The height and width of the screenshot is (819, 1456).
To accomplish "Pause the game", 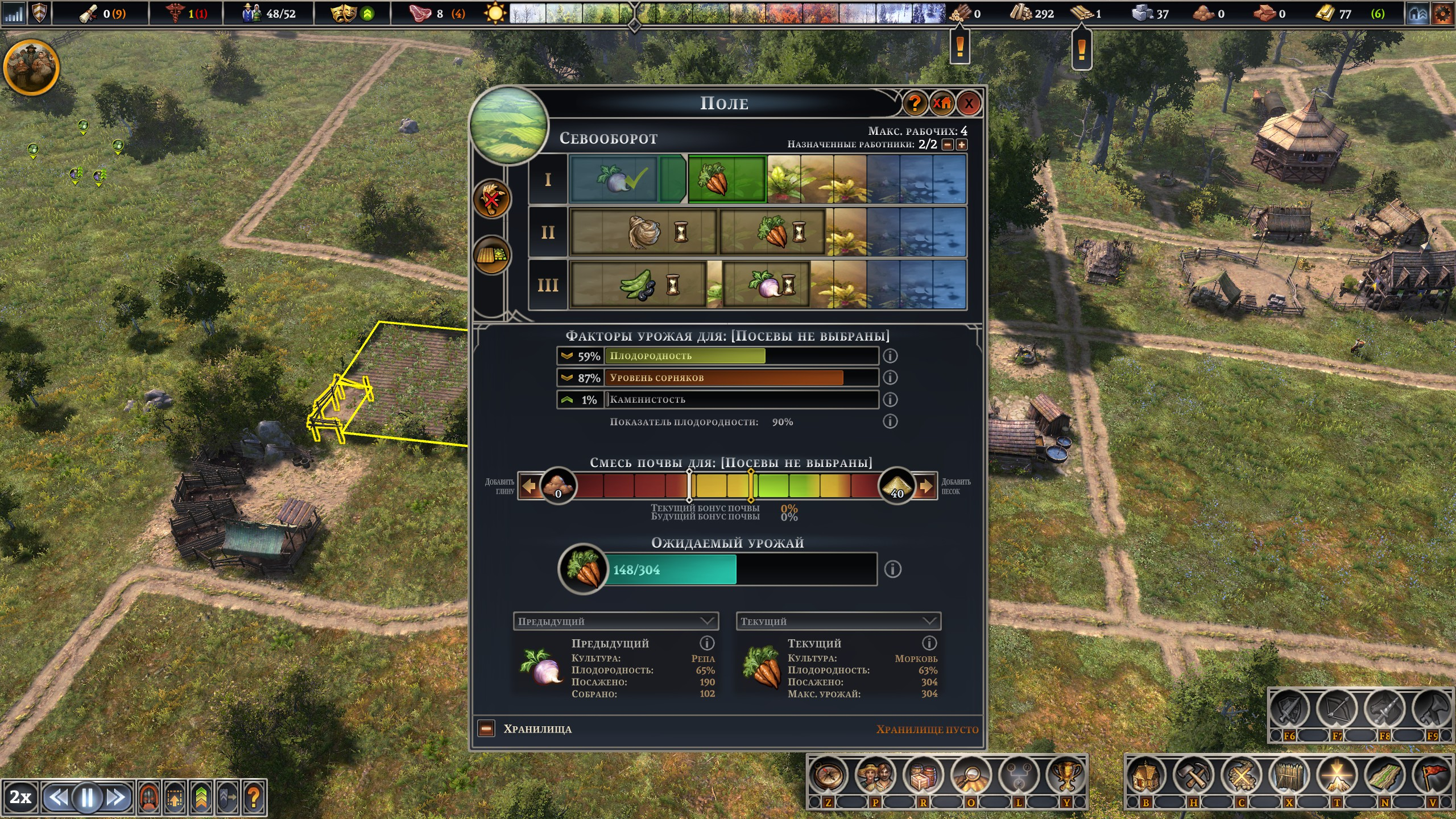I will coord(88,797).
